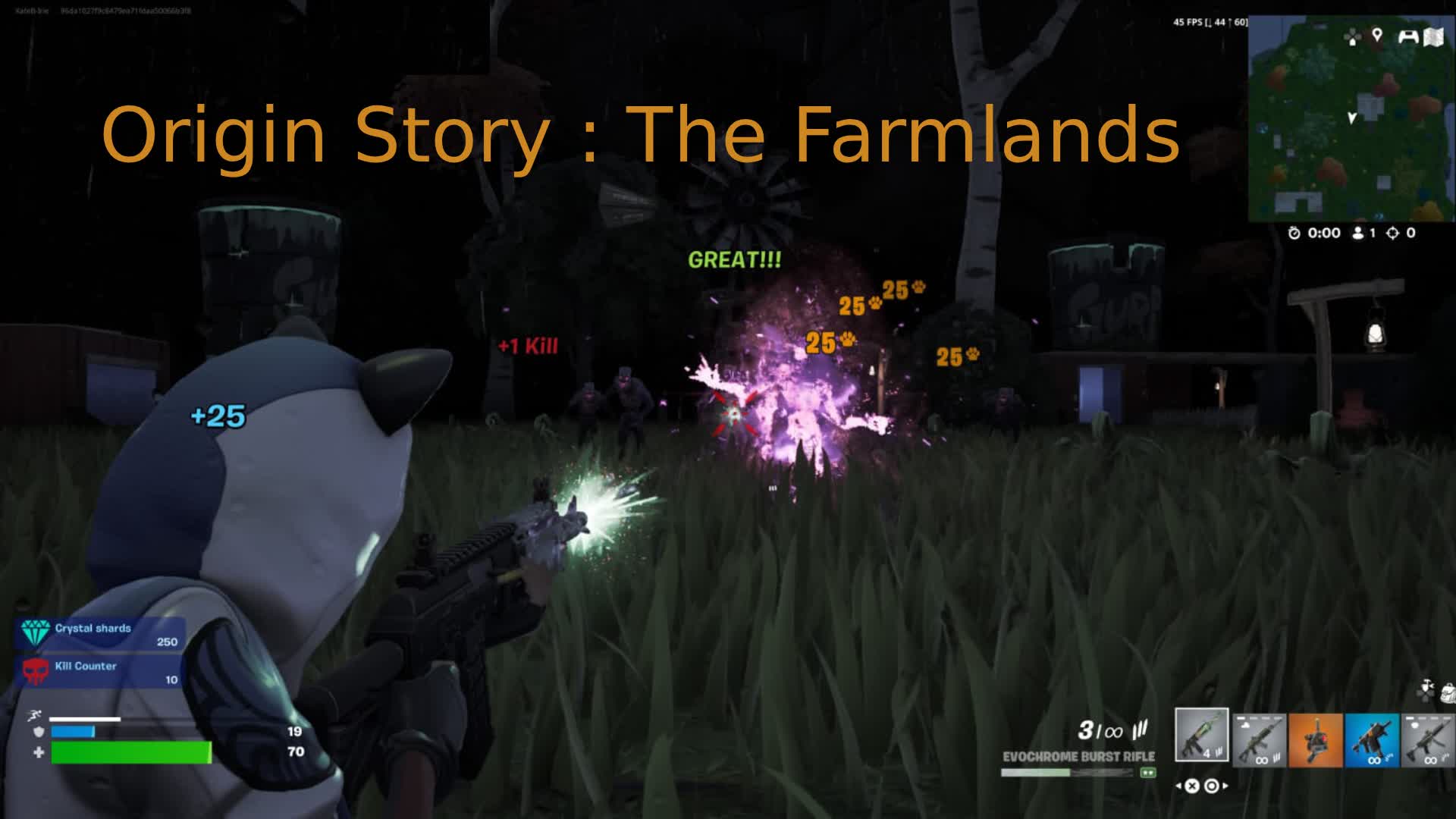
Task: Select the eliminations crosshair icon below the minimap
Action: click(x=1393, y=233)
